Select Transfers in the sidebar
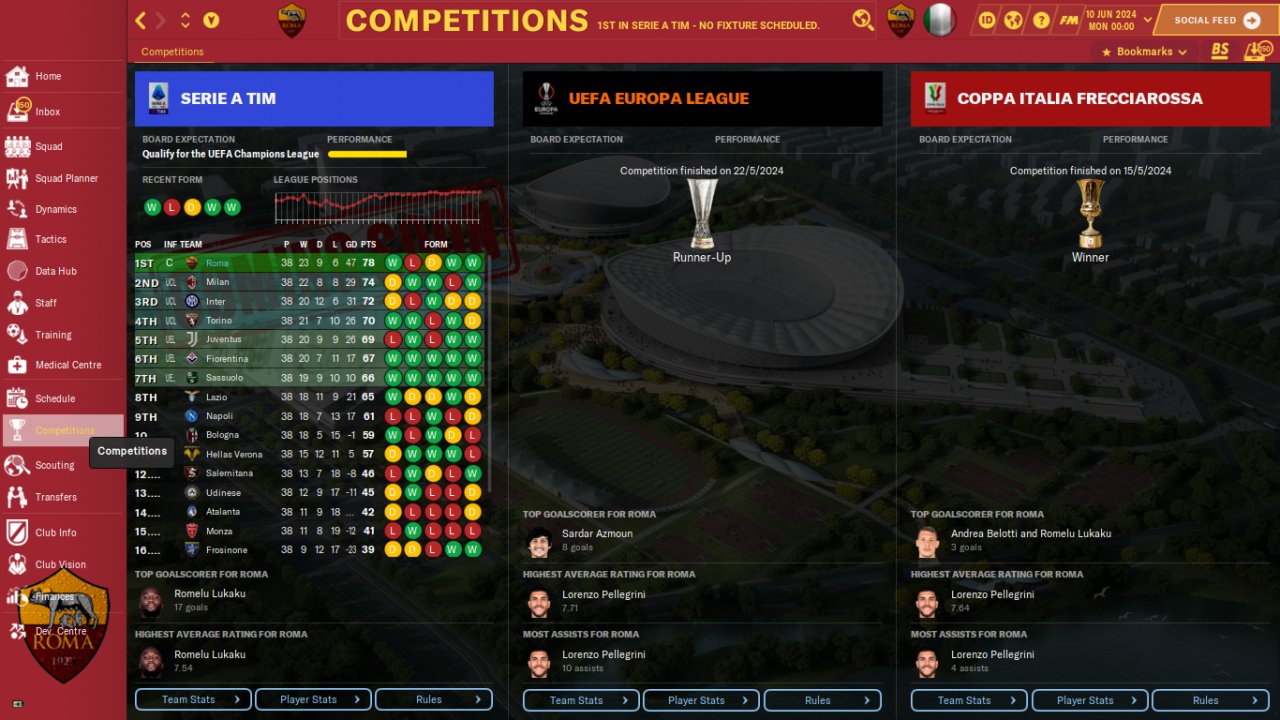 pos(55,496)
